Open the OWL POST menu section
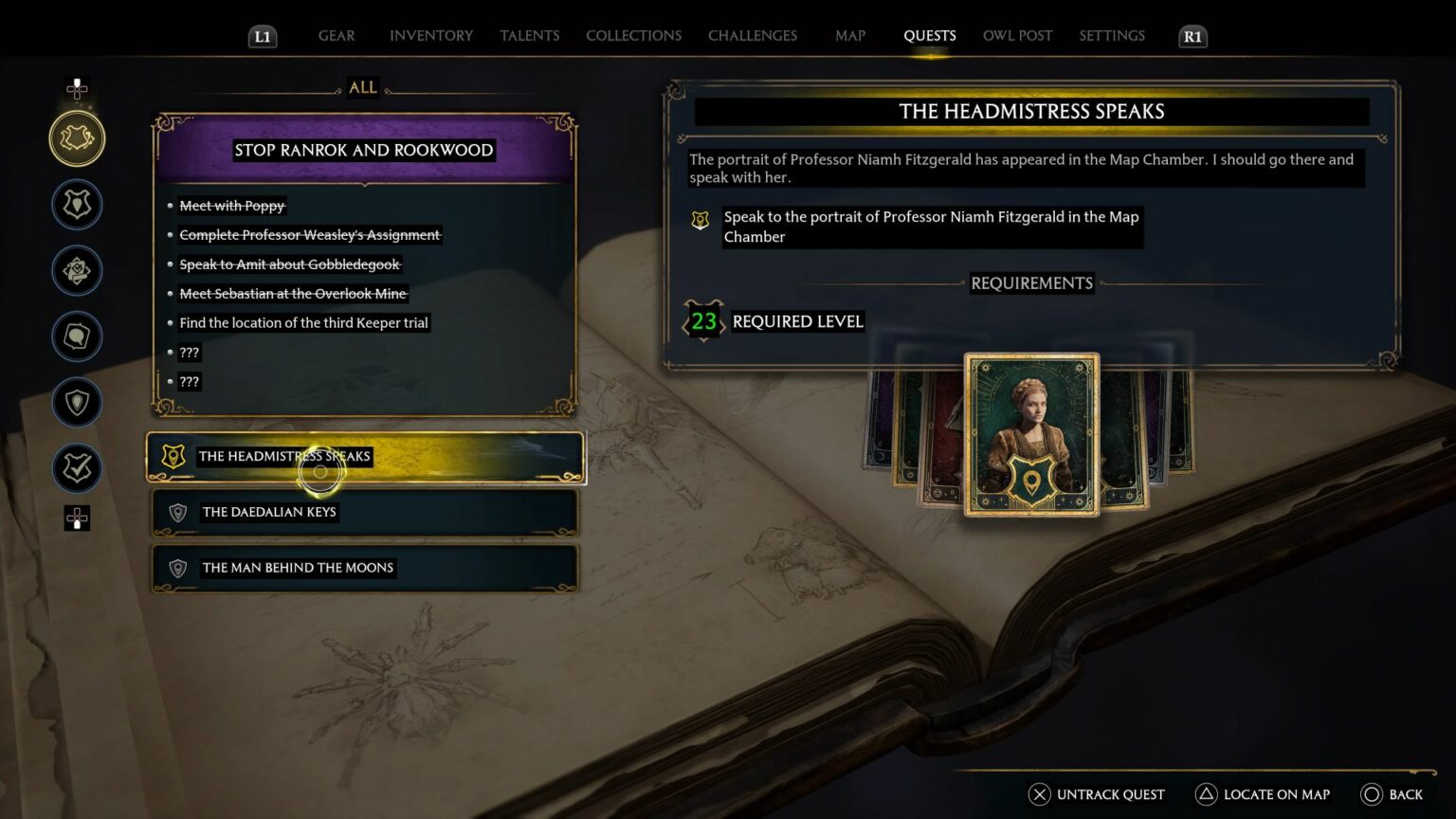 (1017, 35)
